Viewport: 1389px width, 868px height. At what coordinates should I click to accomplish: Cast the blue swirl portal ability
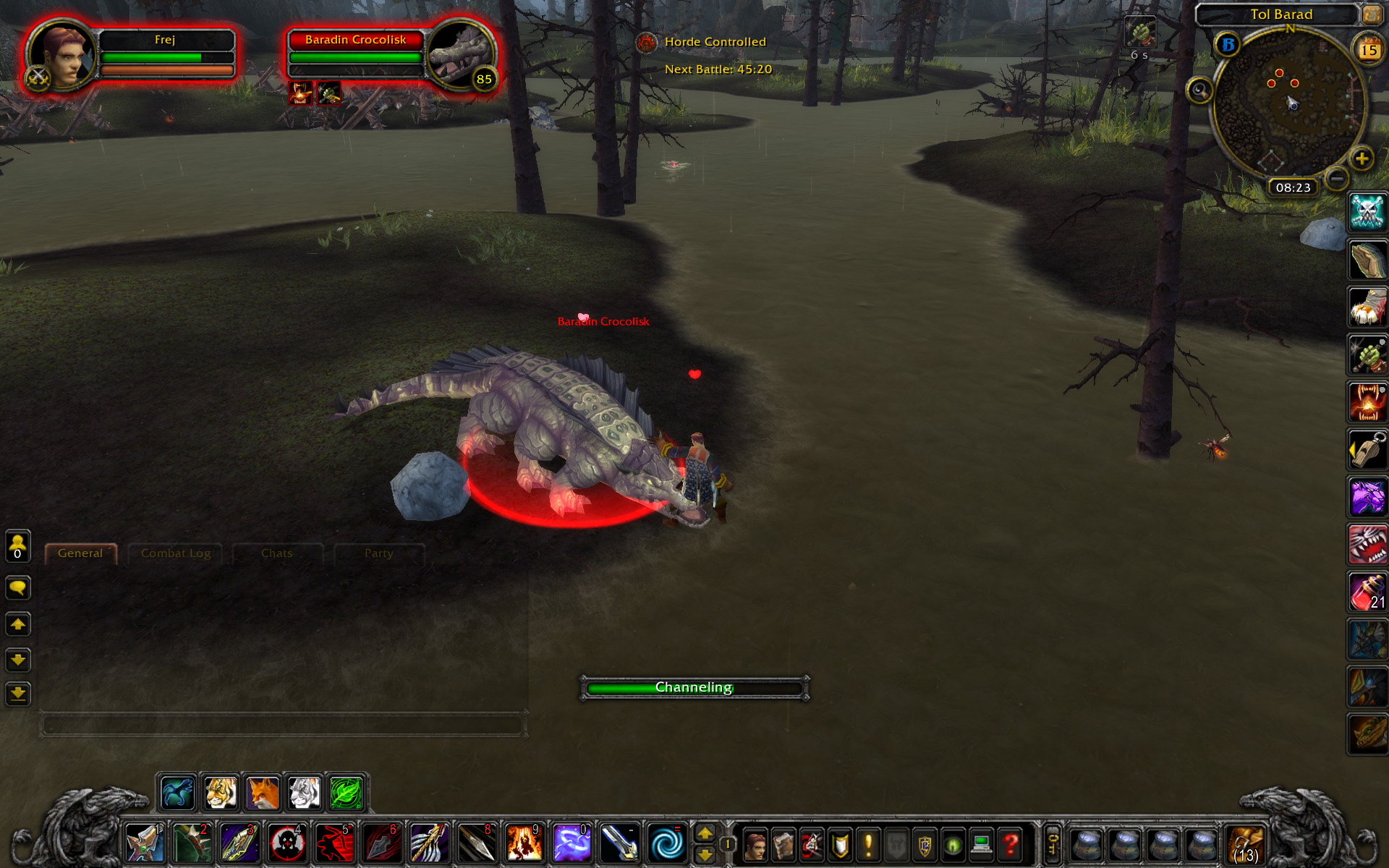click(666, 843)
